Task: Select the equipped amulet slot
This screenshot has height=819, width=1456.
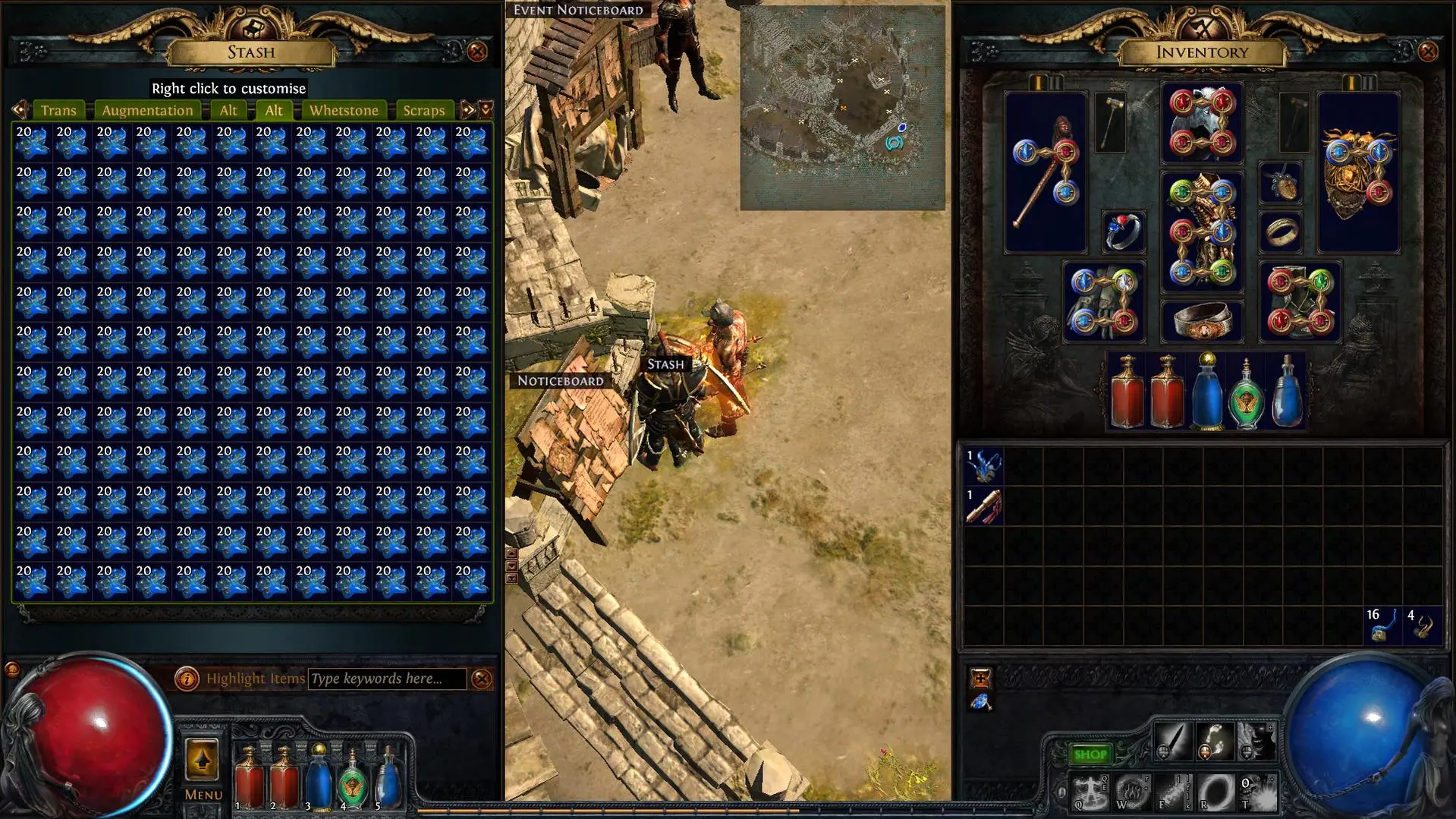Action: [x=1281, y=183]
